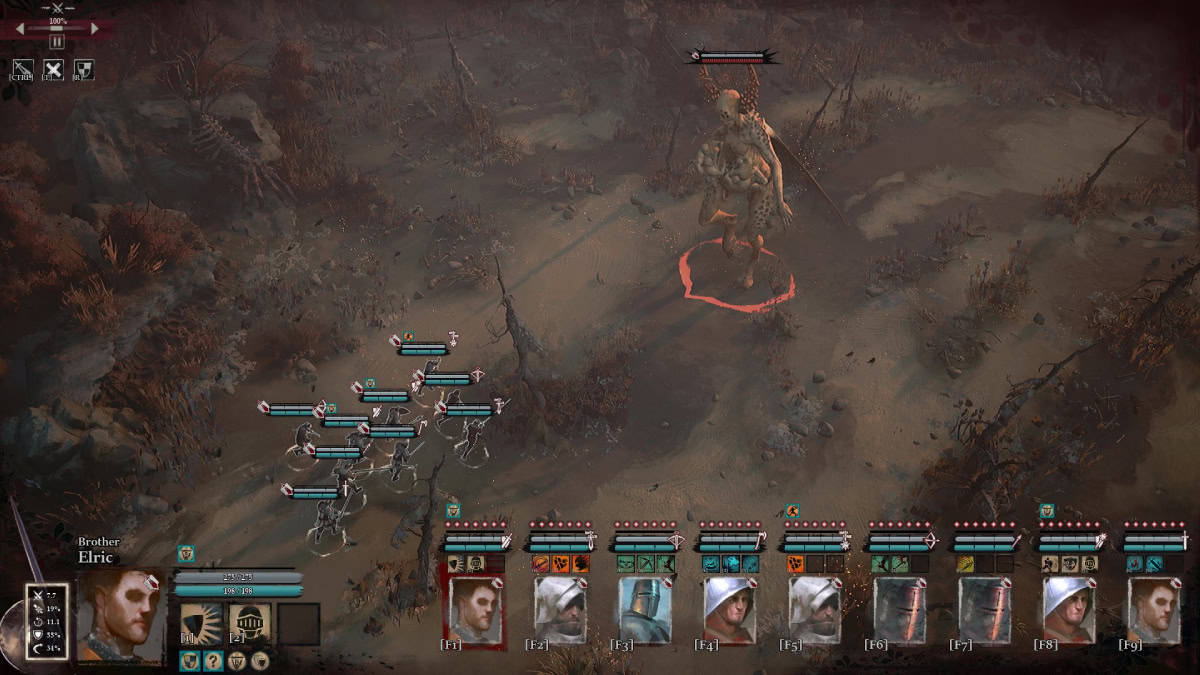This screenshot has height=675, width=1200.
Task: Click the X cancel order icon
Action: tap(54, 69)
